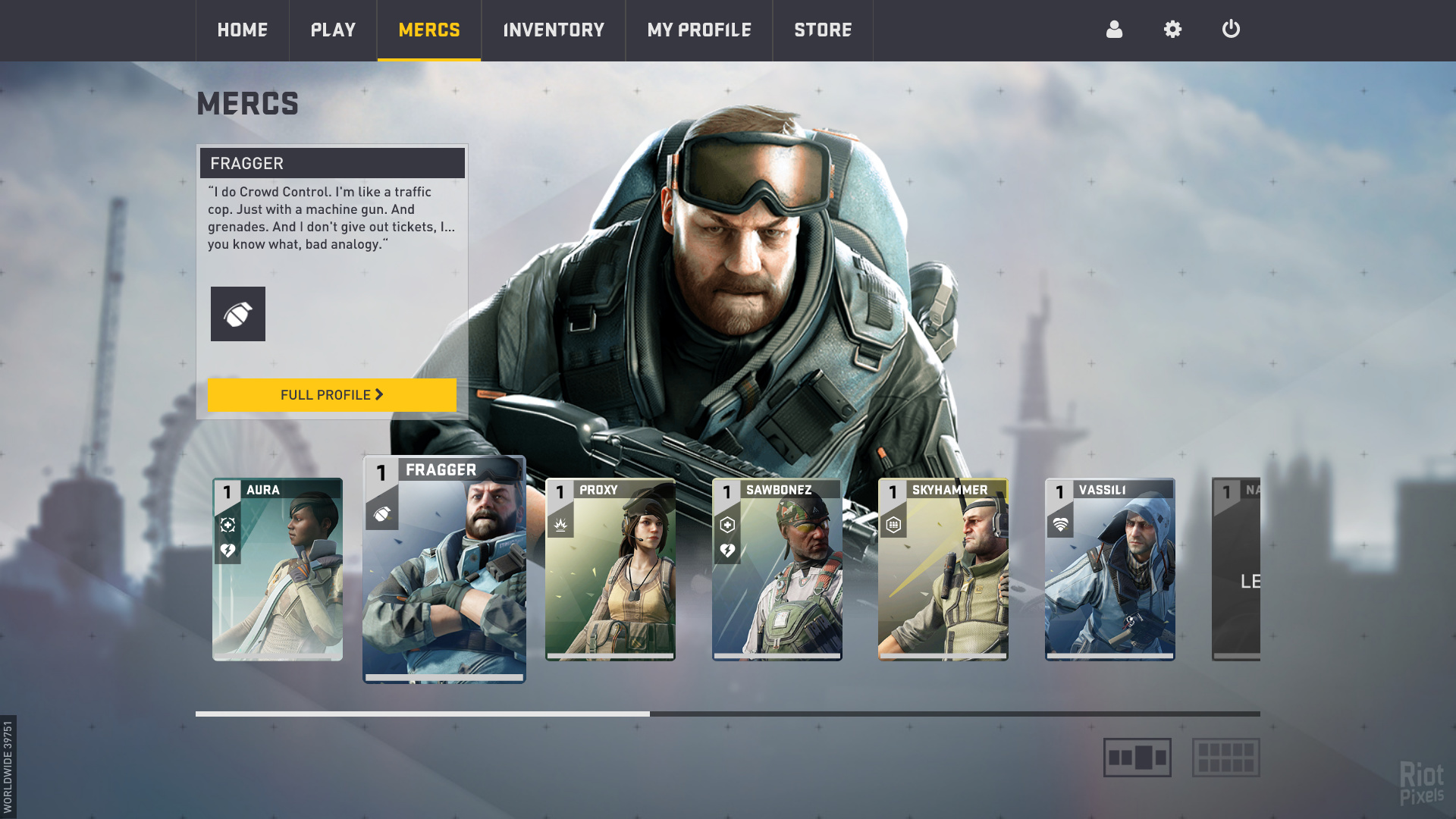Switch to the INVENTORY tab

tap(553, 30)
